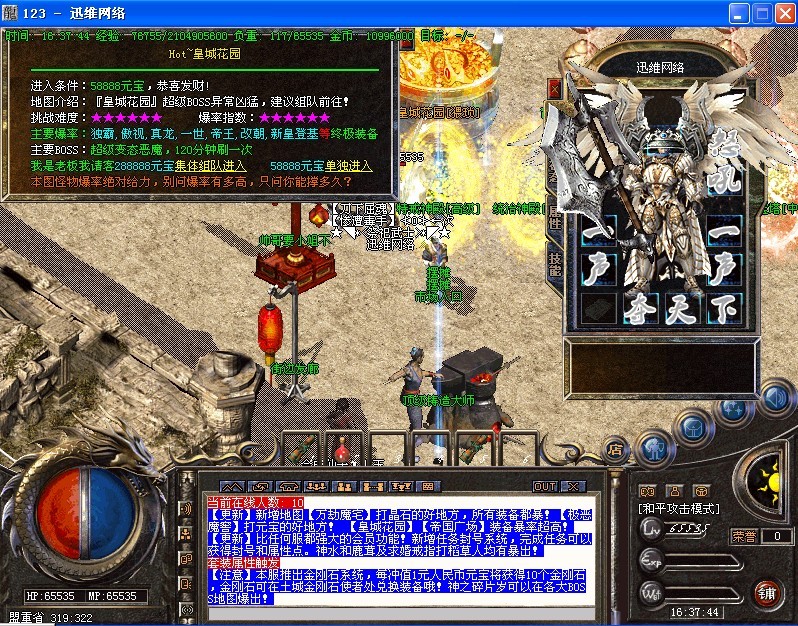Close the chat toolbar with X button

tap(573, 486)
